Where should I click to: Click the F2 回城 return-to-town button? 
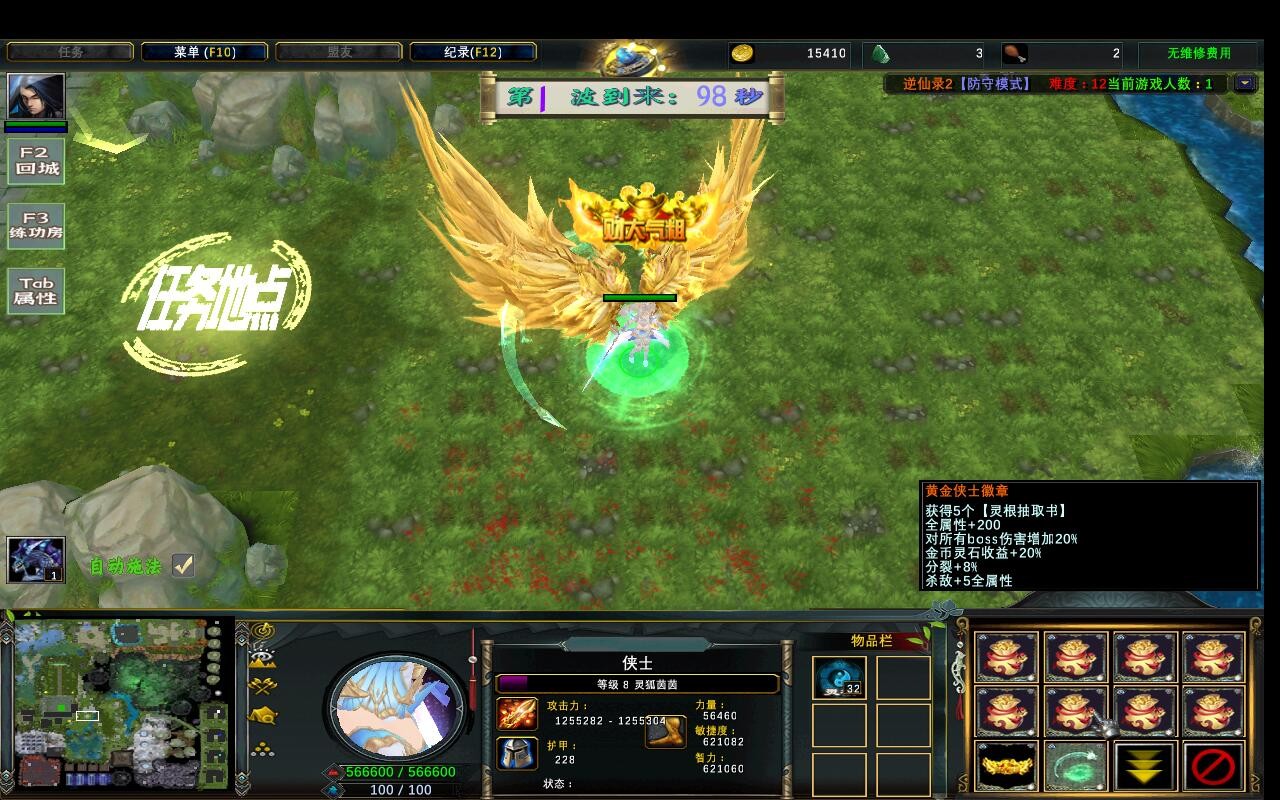[x=36, y=161]
